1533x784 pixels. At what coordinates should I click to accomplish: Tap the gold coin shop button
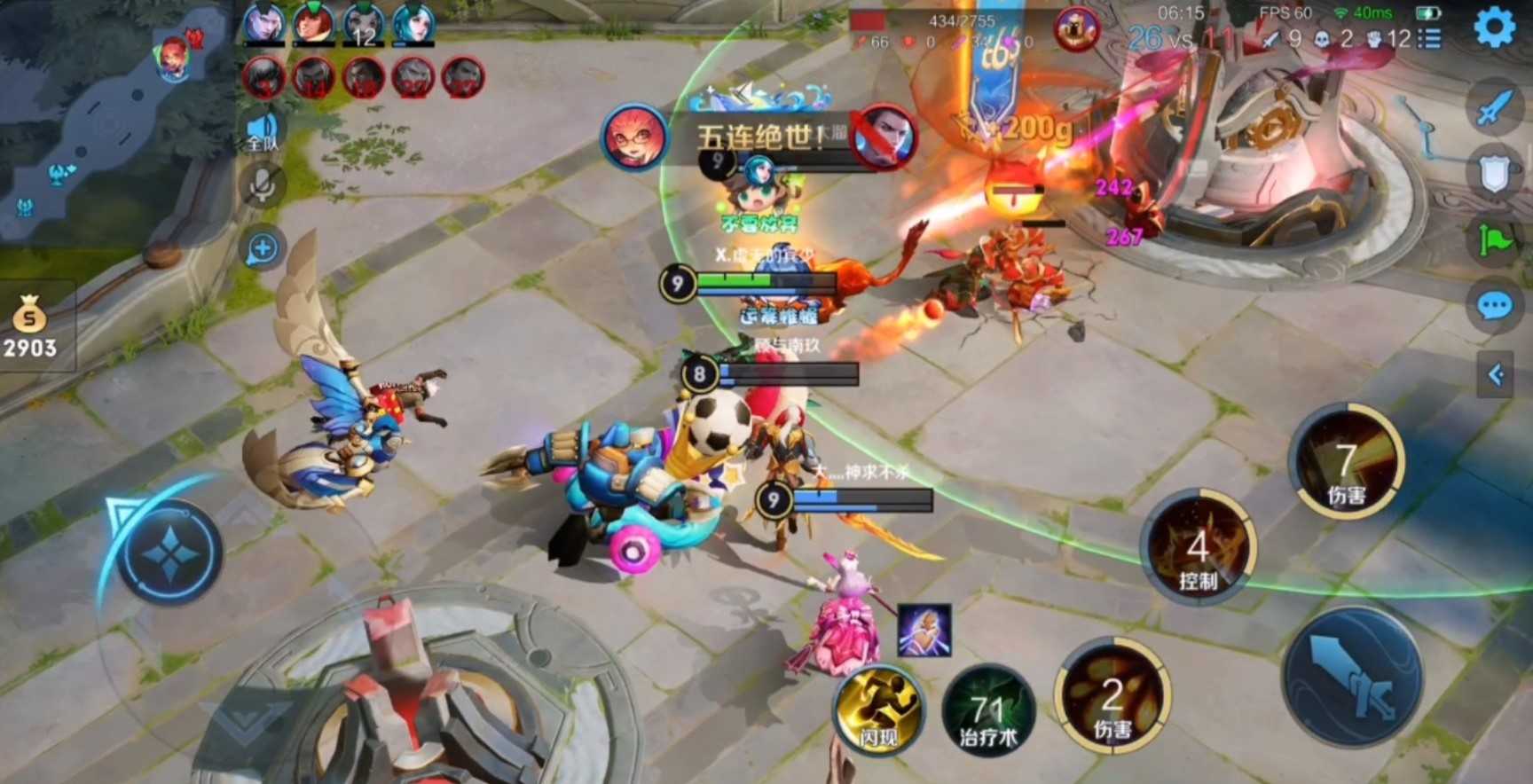tap(30, 330)
